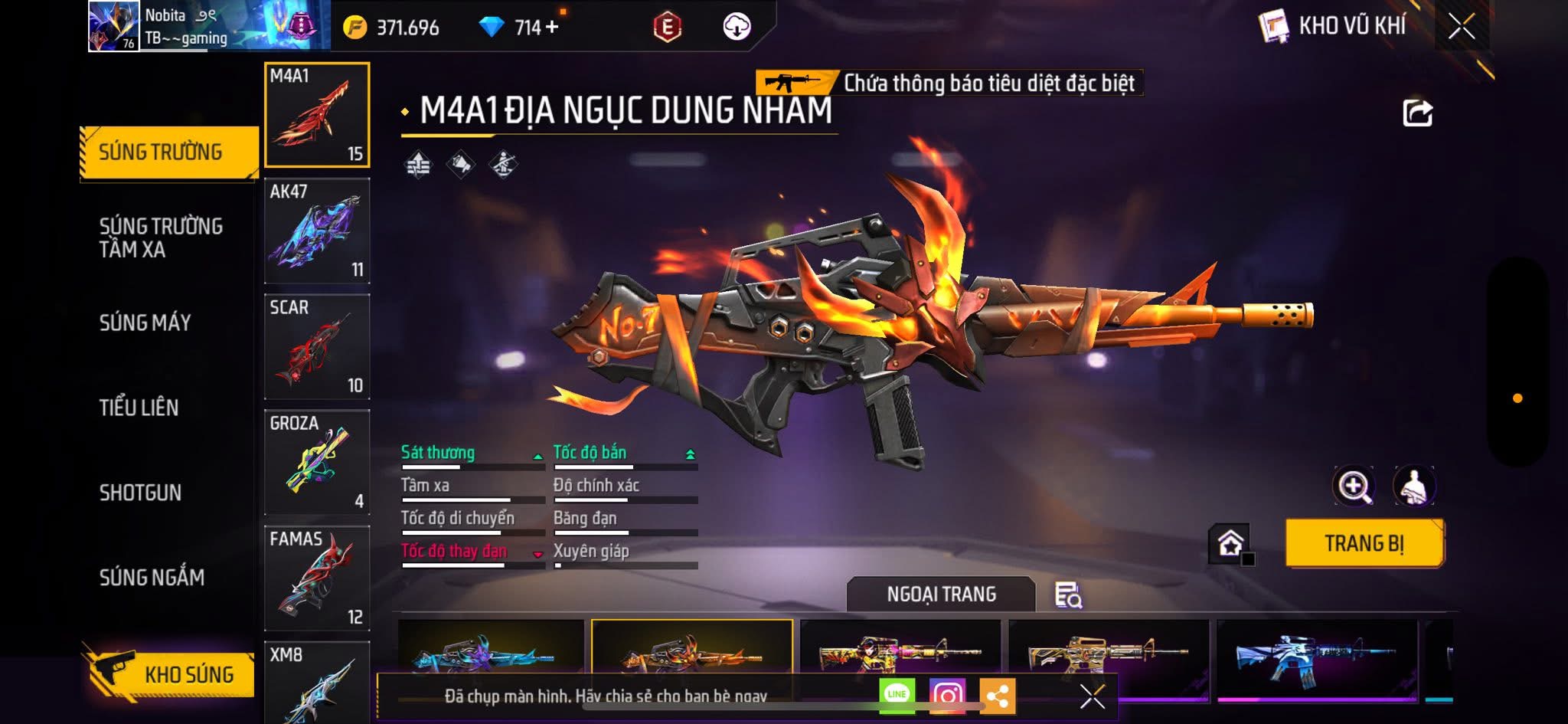1568x724 pixels.
Task: Equip the M4A1 skin with TRANG BỊ
Action: [1364, 543]
